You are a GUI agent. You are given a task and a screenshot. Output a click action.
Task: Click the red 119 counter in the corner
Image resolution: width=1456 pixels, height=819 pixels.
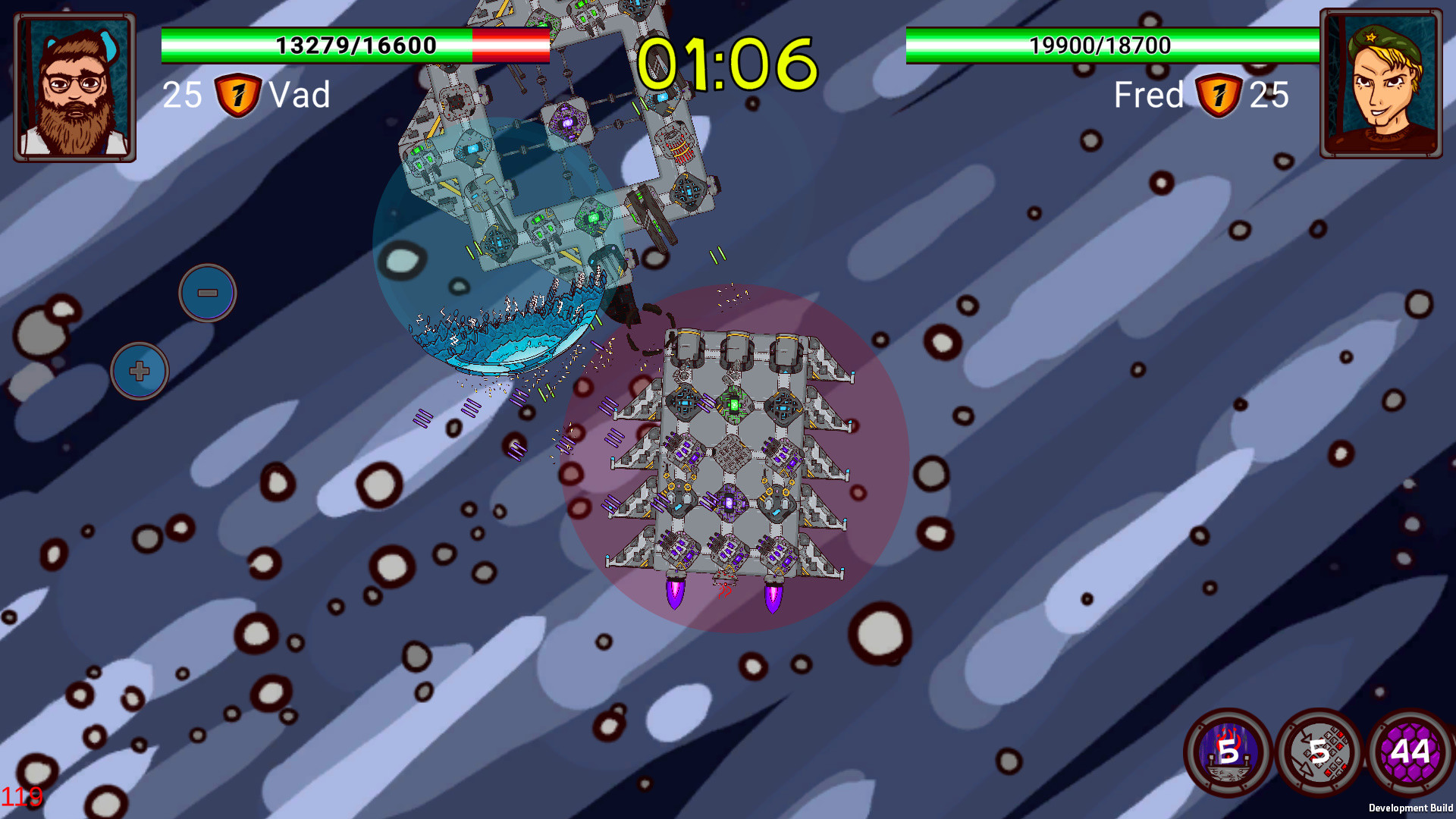(x=23, y=796)
